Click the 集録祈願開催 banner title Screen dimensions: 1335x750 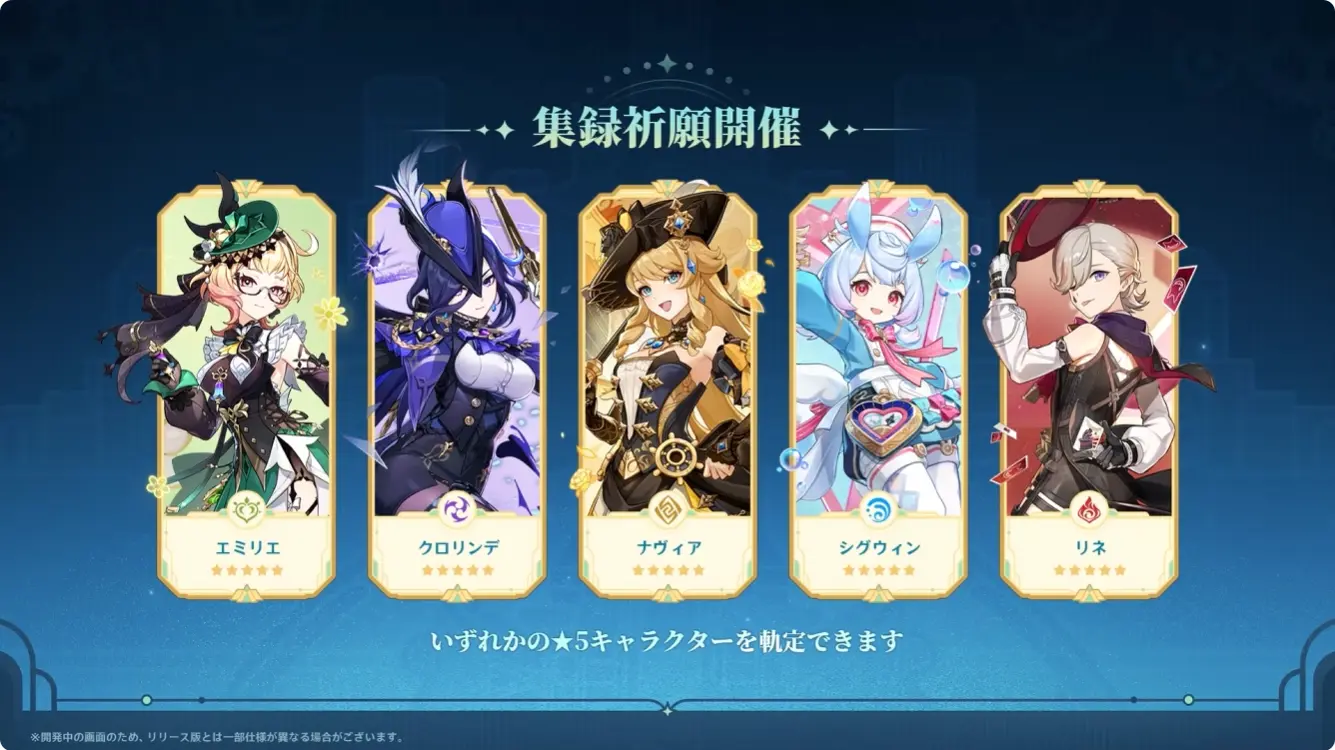click(668, 128)
